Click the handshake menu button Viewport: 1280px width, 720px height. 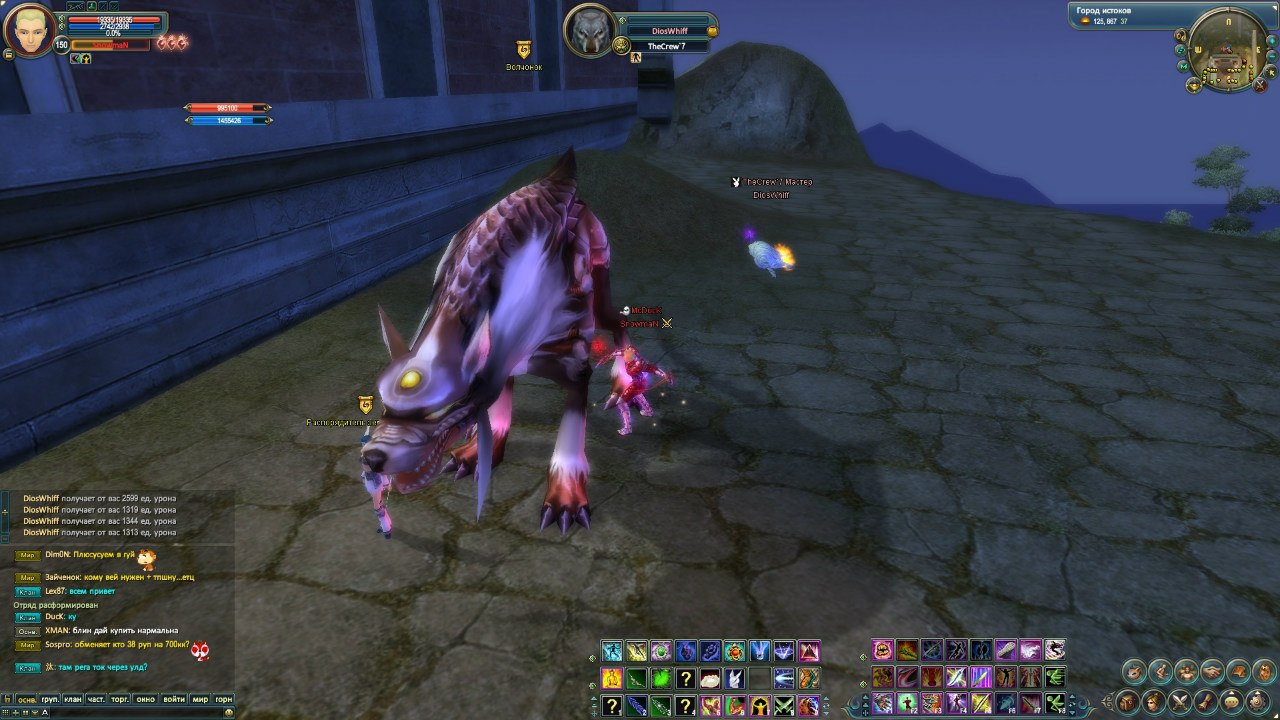[1212, 671]
